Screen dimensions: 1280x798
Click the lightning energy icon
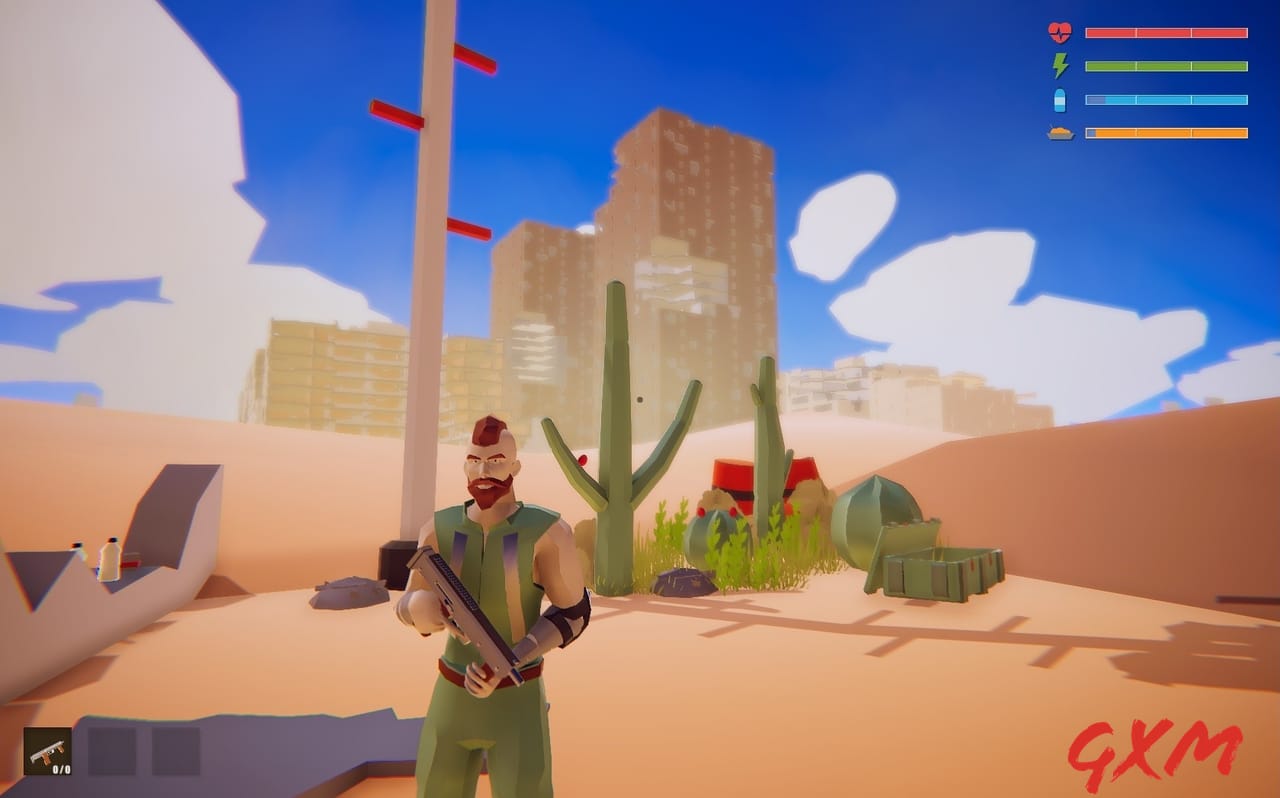1061,66
